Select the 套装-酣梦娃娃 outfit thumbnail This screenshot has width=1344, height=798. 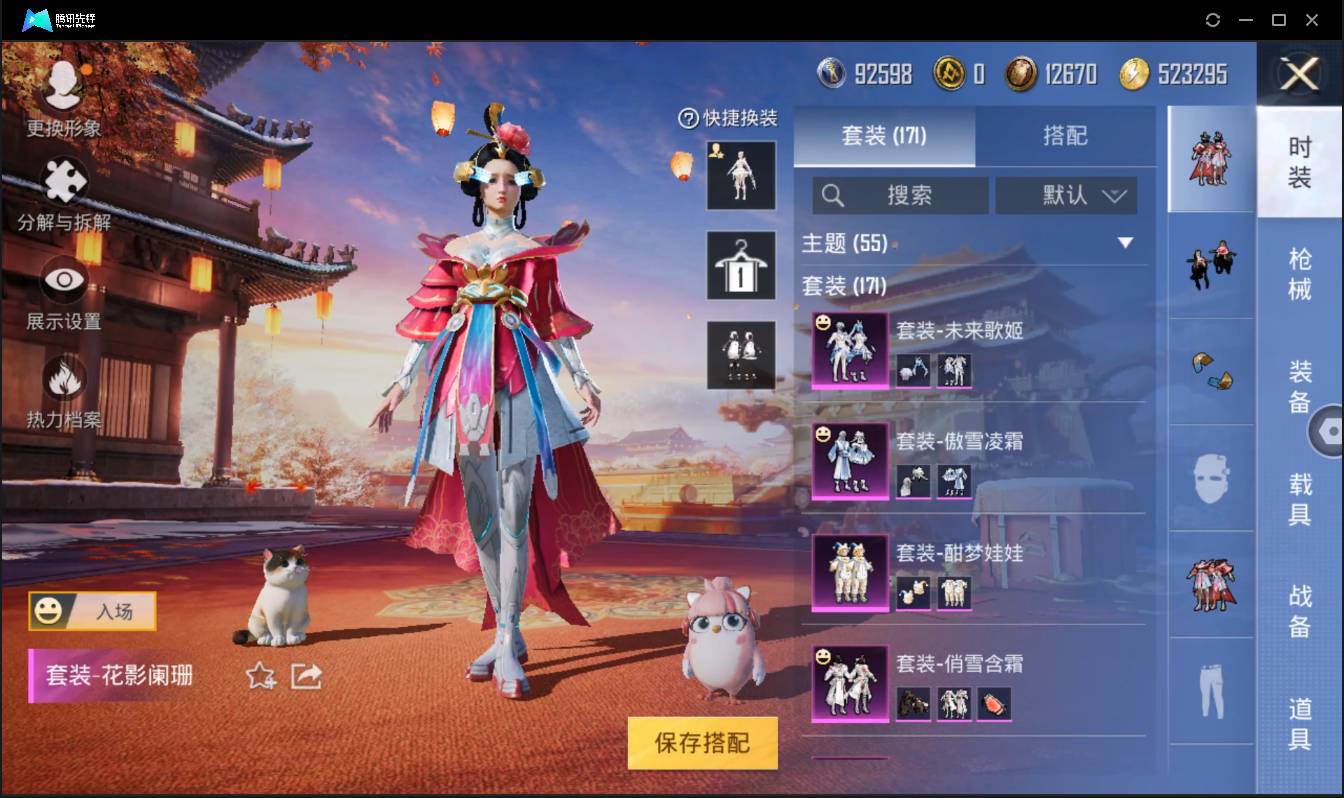(848, 573)
